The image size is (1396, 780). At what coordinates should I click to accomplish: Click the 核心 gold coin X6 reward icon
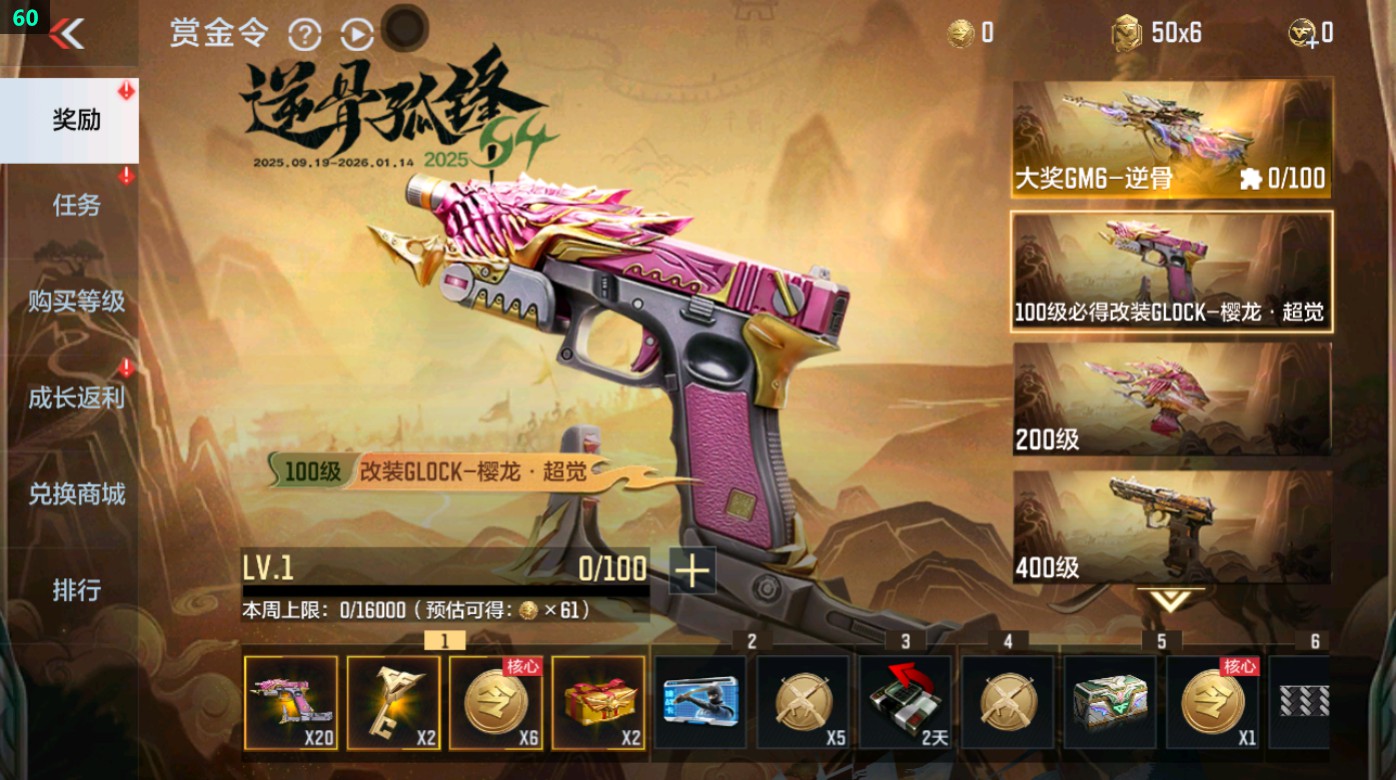tap(497, 703)
